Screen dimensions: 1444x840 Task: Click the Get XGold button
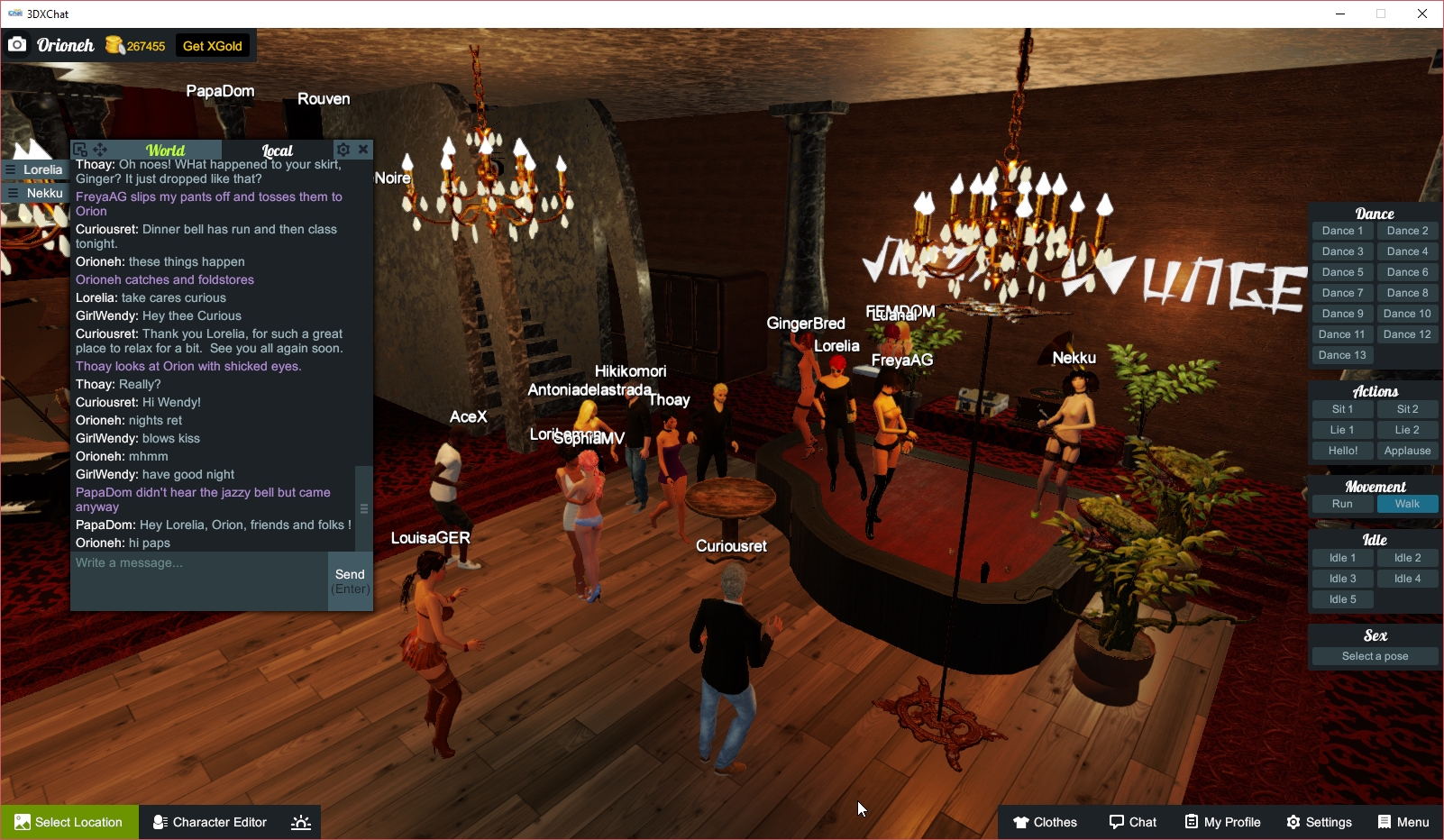[213, 44]
